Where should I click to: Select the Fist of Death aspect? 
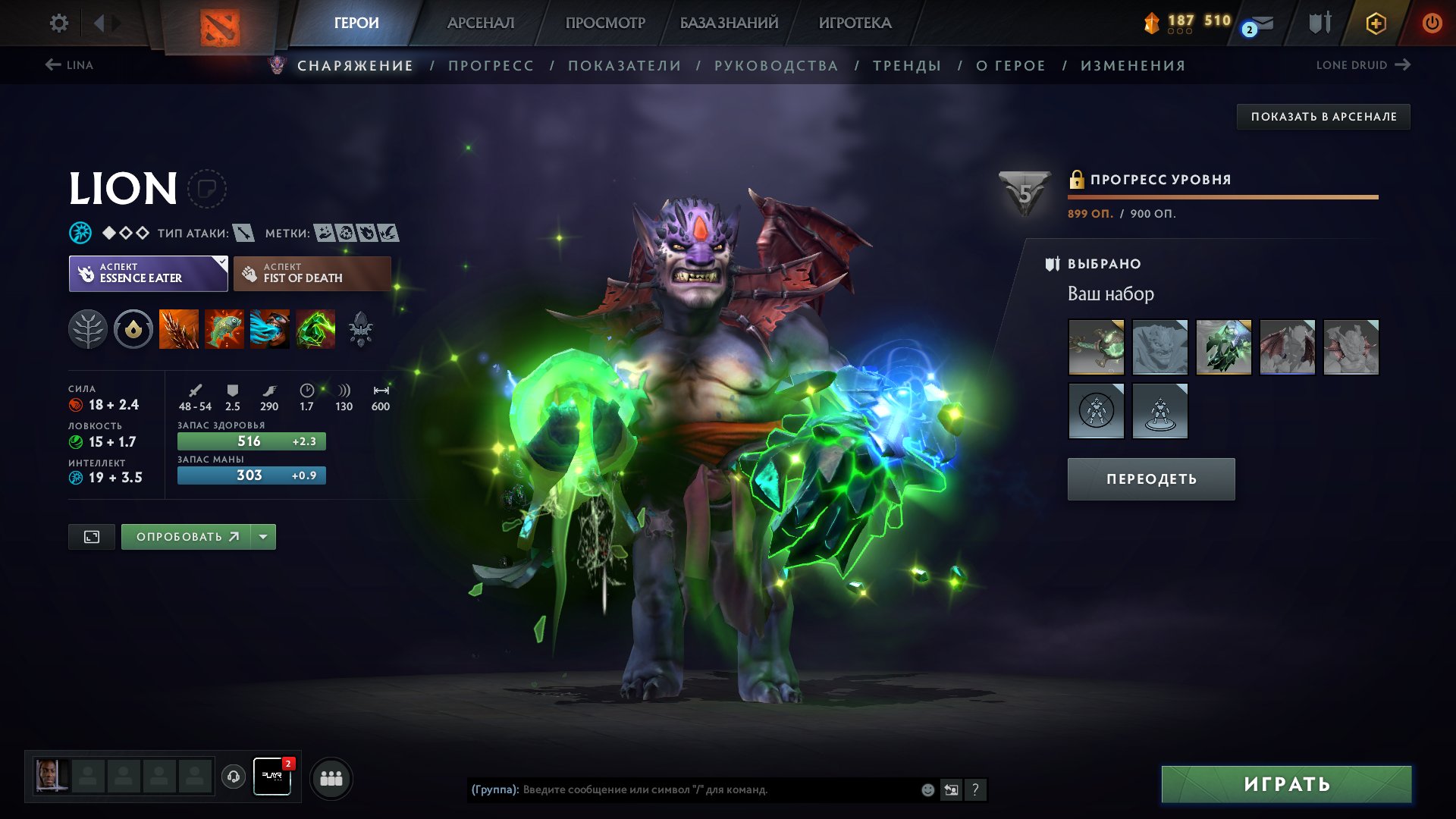[311, 273]
